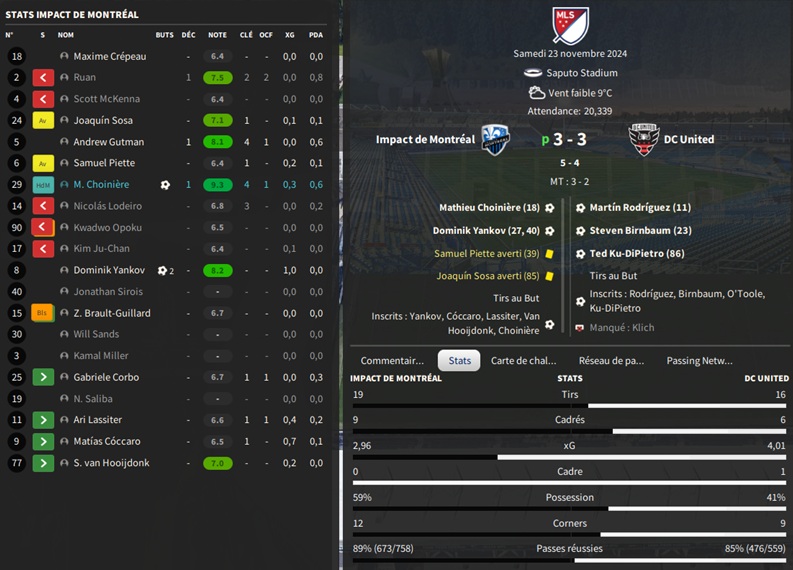The height and width of the screenshot is (570, 793).
Task: Open Maxime Crépeau's player row
Action: [x=109, y=56]
